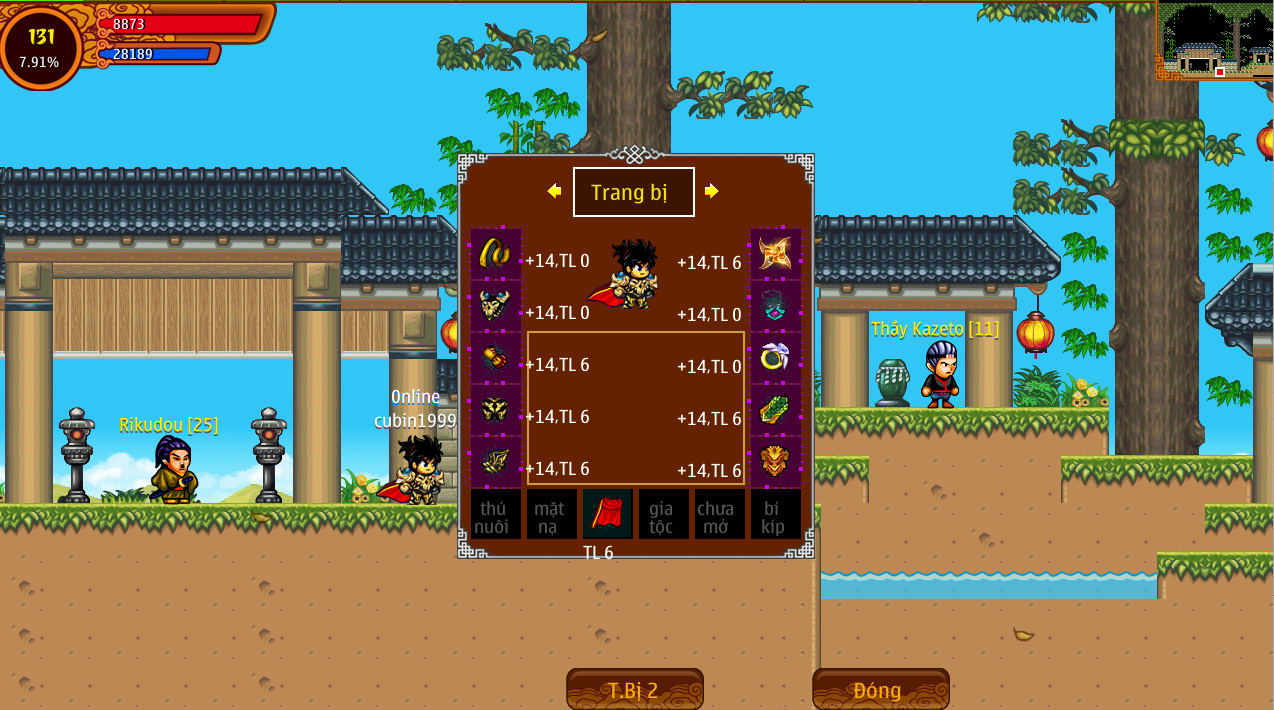Select the green jade charm slot

pos(776,410)
